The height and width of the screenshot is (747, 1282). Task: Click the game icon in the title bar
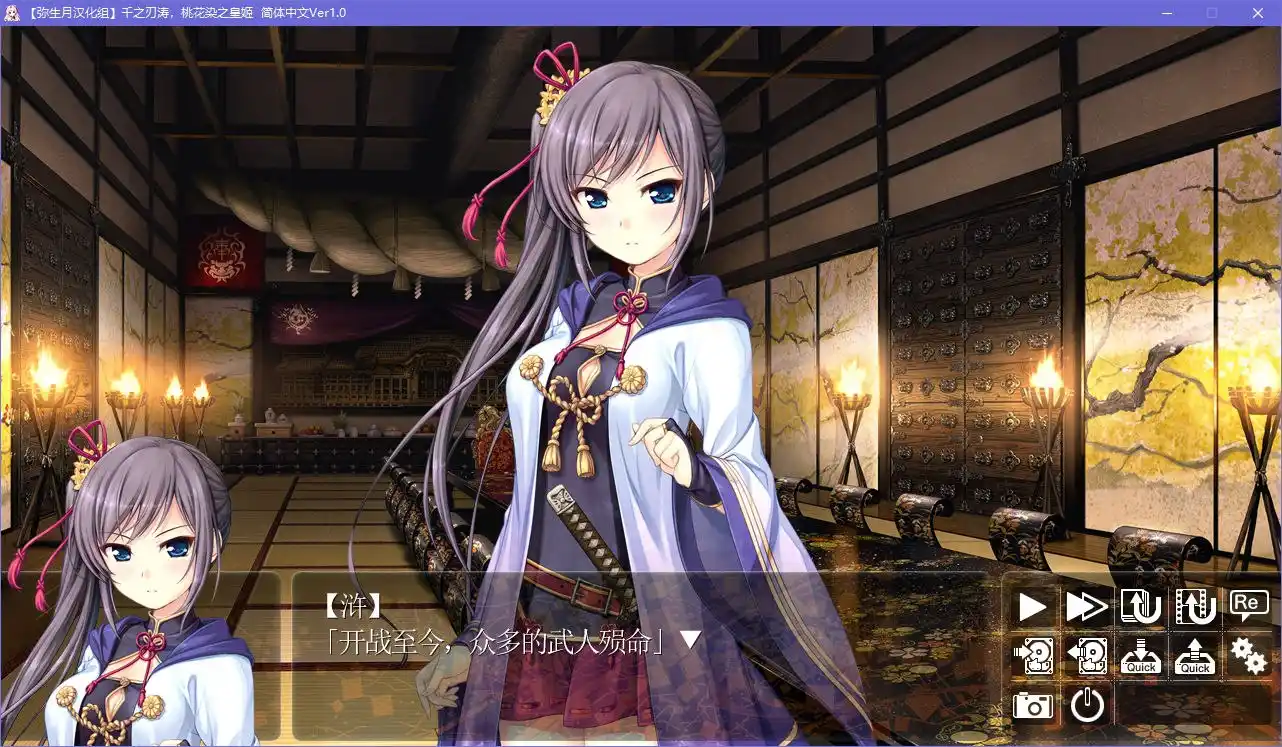tap(13, 13)
